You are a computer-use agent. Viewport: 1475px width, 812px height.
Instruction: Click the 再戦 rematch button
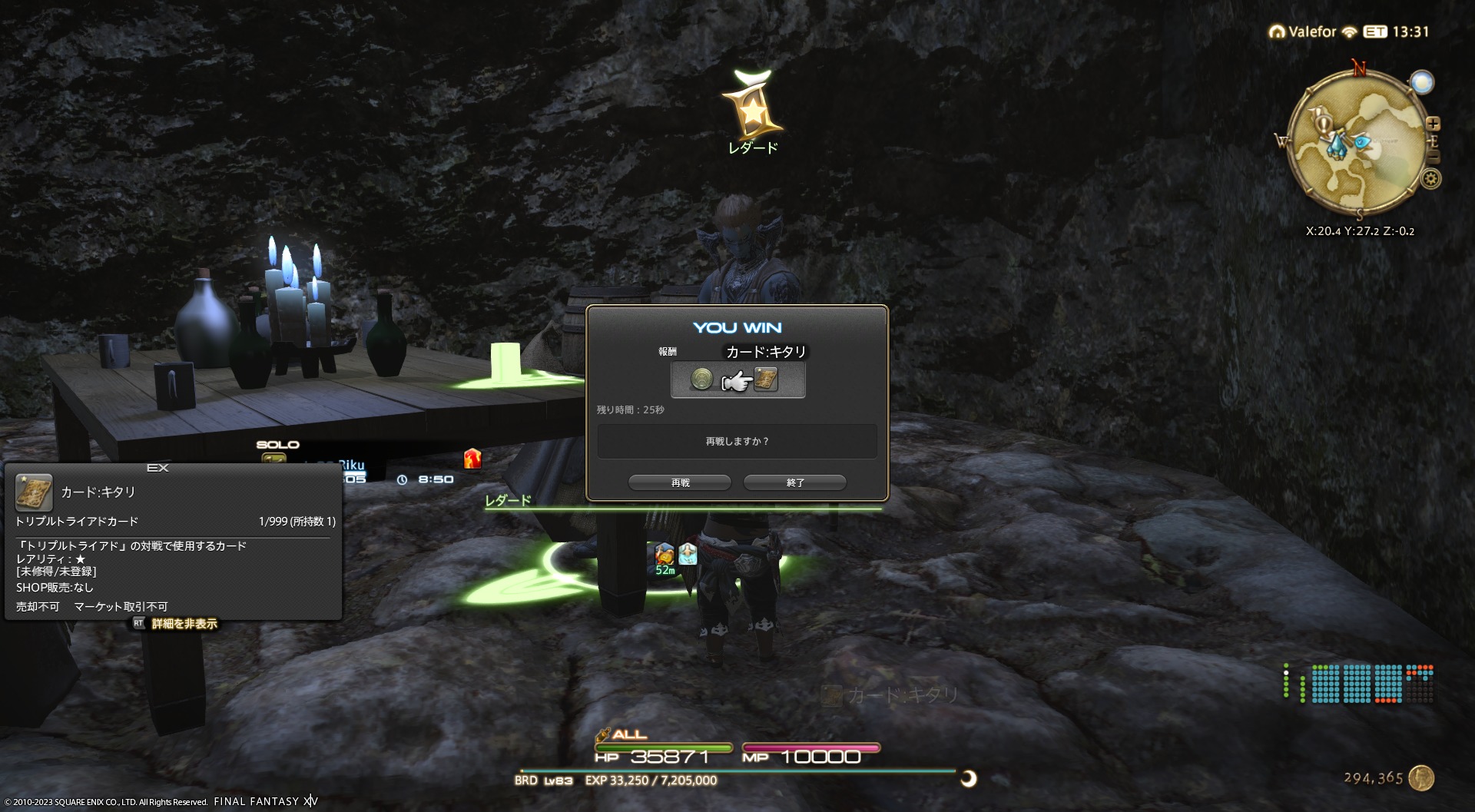[680, 482]
